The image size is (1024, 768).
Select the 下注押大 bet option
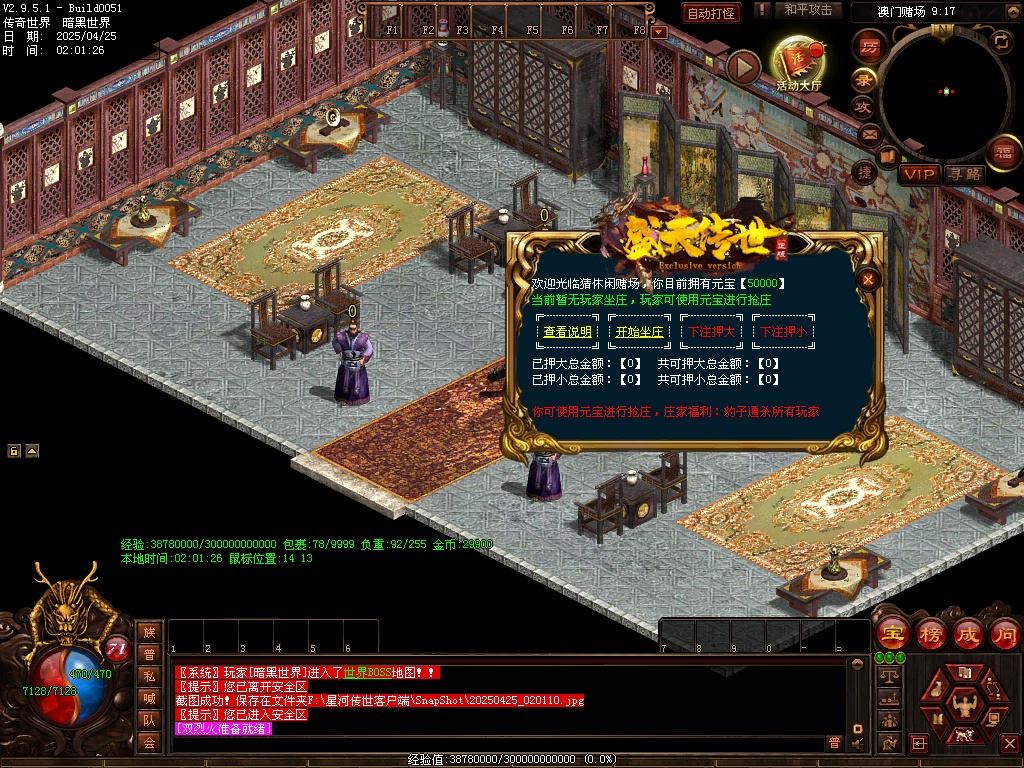711,332
